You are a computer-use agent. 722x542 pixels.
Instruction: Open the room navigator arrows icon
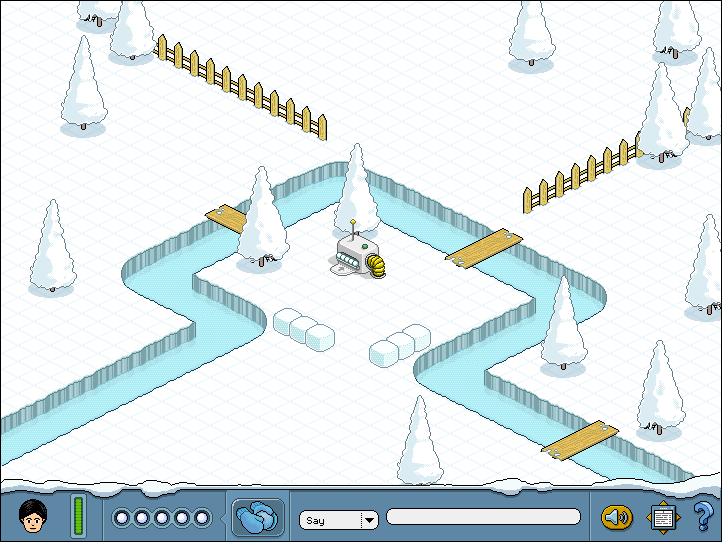click(x=662, y=517)
